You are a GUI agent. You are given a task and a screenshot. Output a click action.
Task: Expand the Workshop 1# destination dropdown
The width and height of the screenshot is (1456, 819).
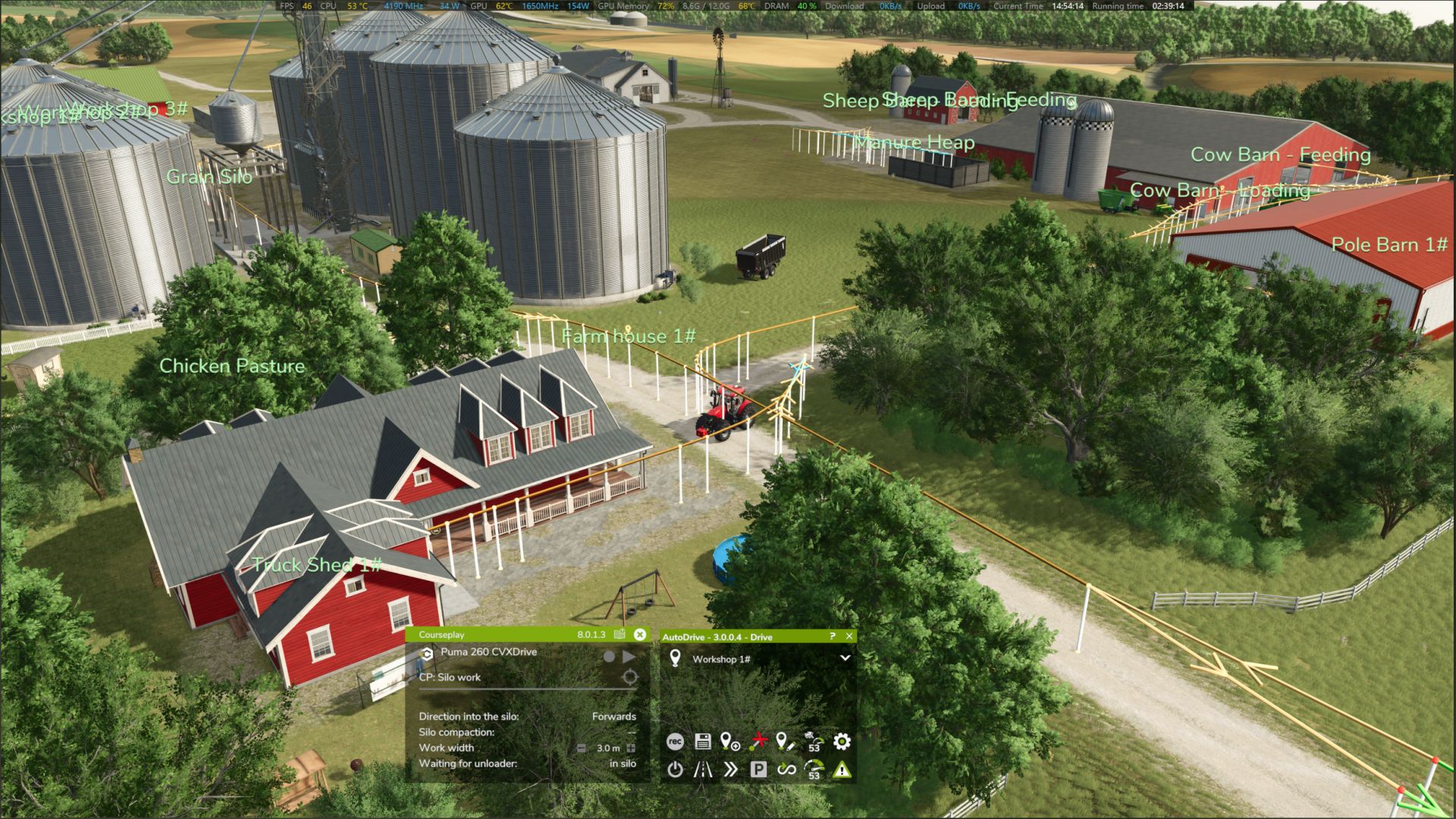click(845, 658)
